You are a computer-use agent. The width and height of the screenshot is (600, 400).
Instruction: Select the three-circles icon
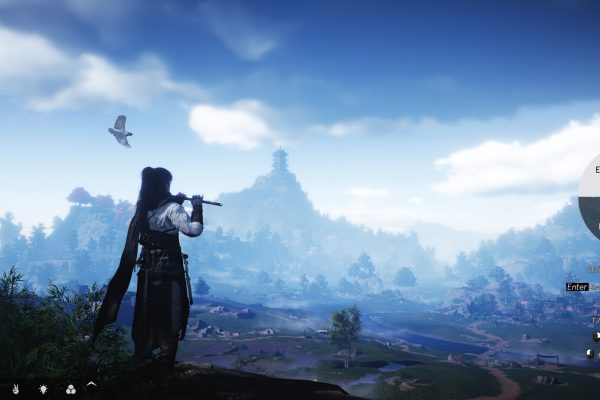[x=70, y=388]
